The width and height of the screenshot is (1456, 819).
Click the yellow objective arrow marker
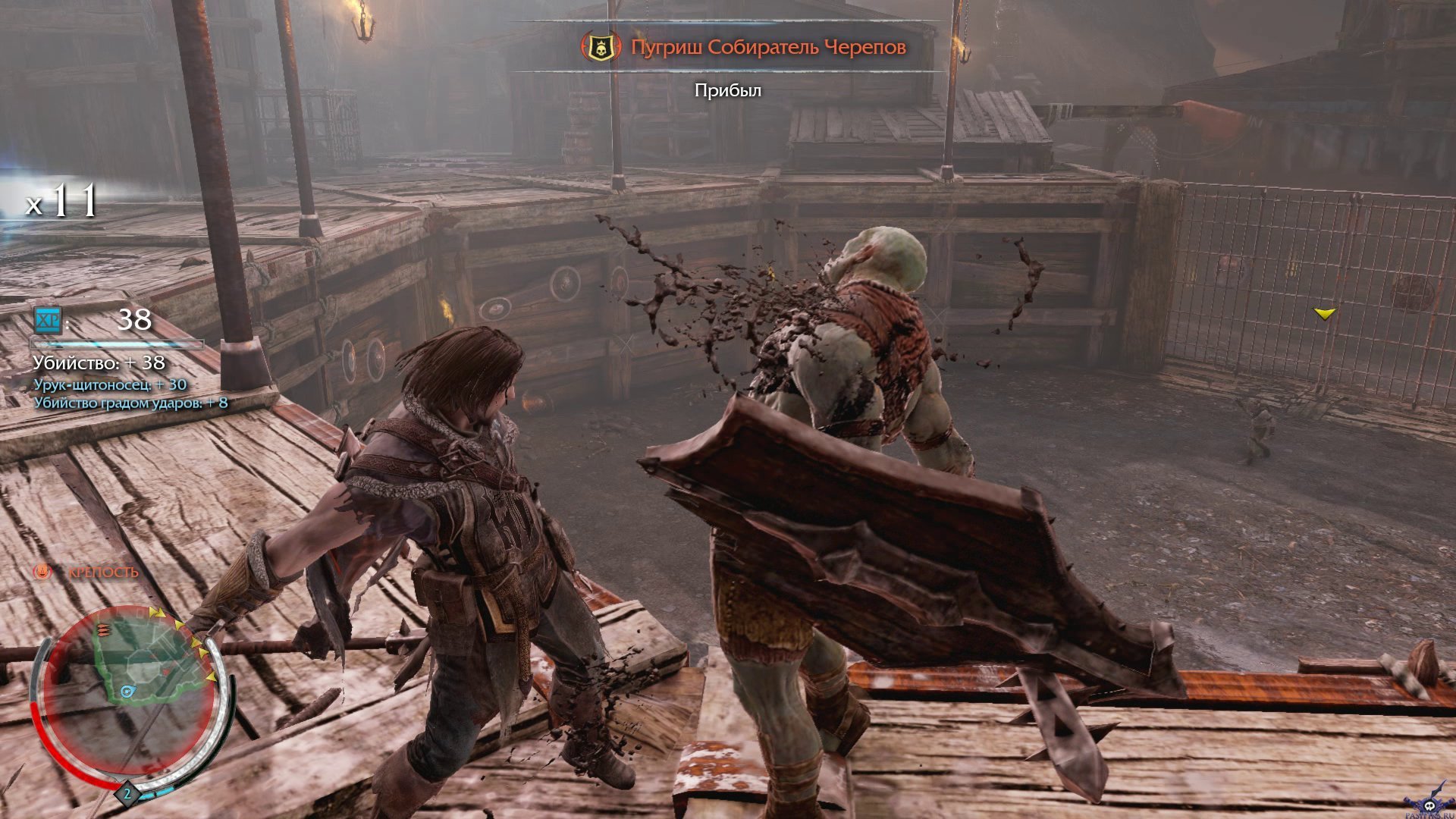pyautogui.click(x=1324, y=313)
